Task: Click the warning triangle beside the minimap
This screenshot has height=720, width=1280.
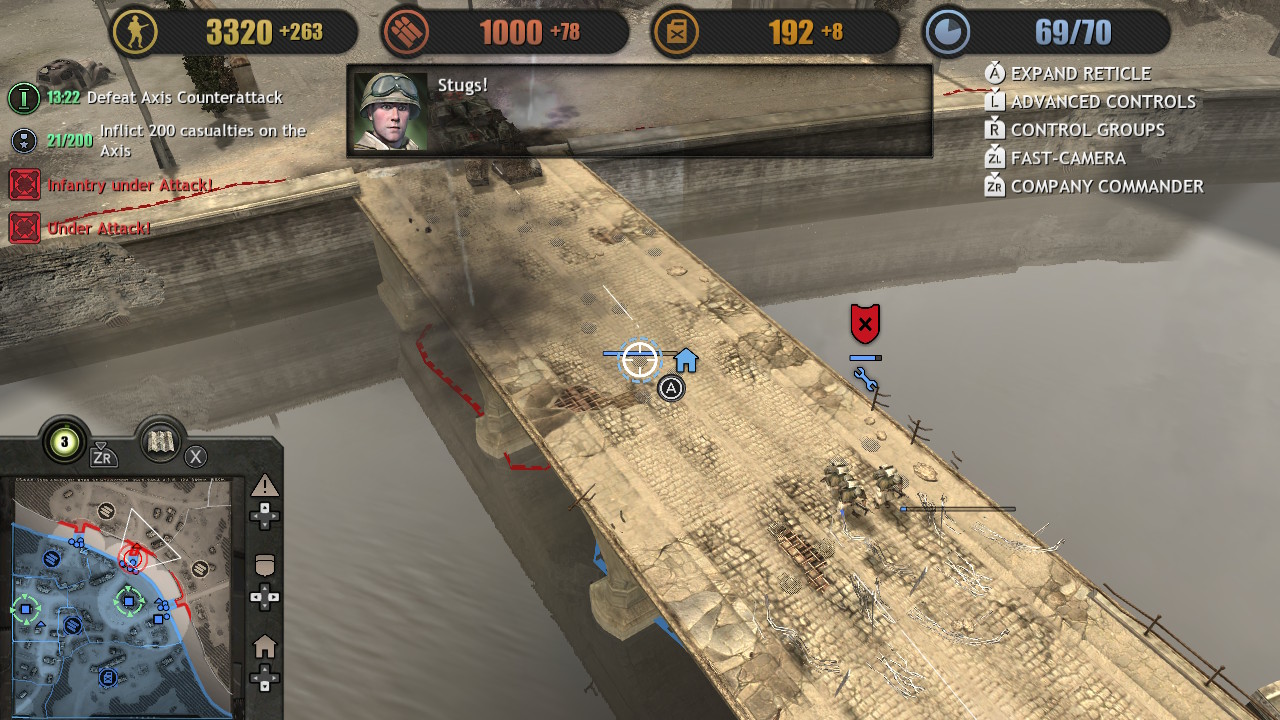Action: pos(265,487)
